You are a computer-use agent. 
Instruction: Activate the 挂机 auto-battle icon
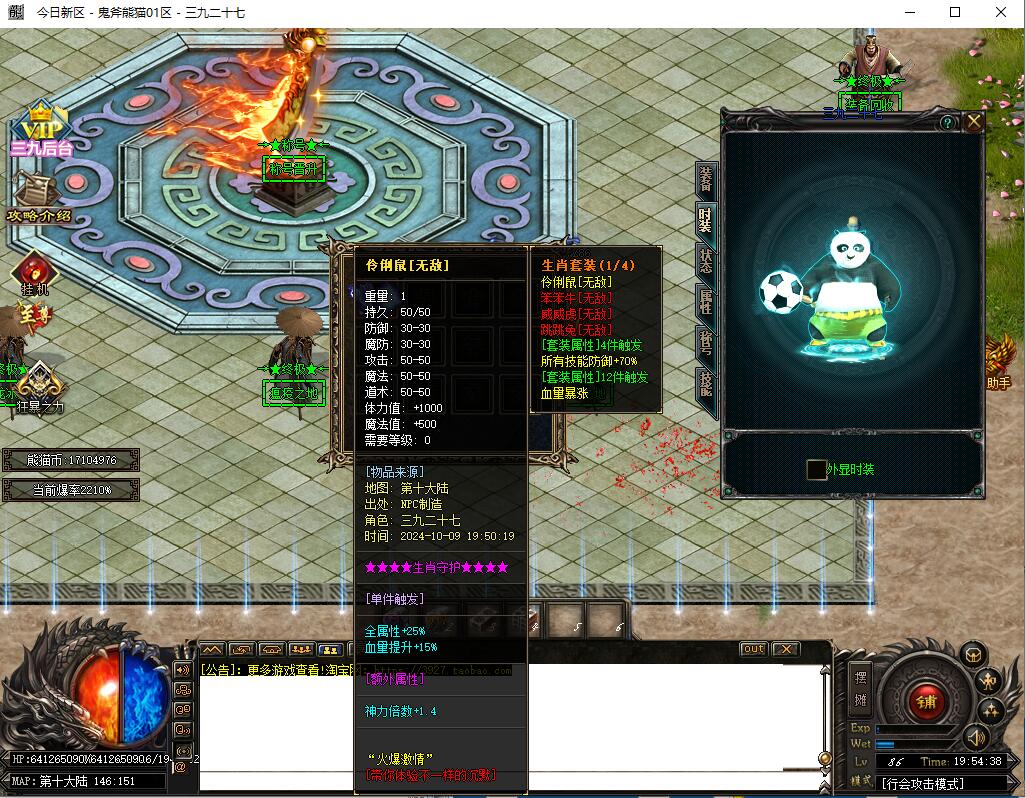pos(34,273)
